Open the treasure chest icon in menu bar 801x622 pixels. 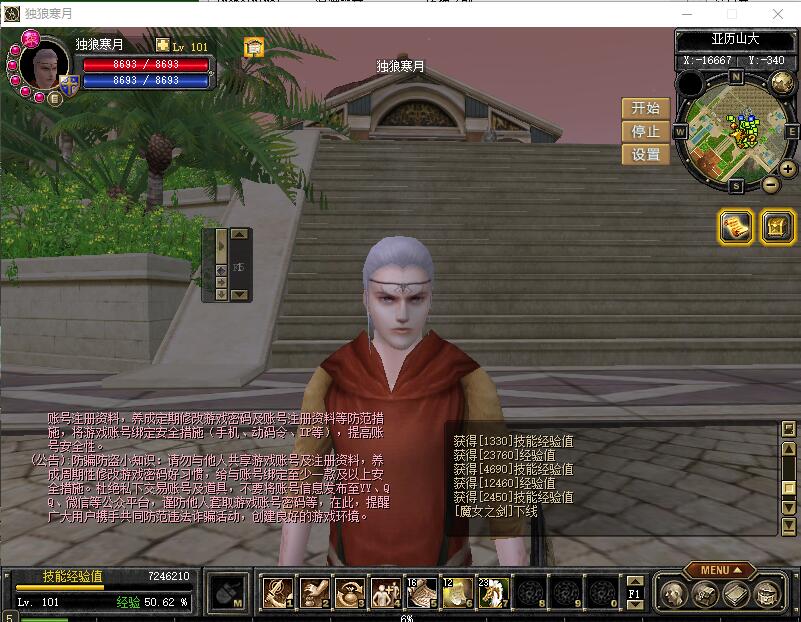705,594
